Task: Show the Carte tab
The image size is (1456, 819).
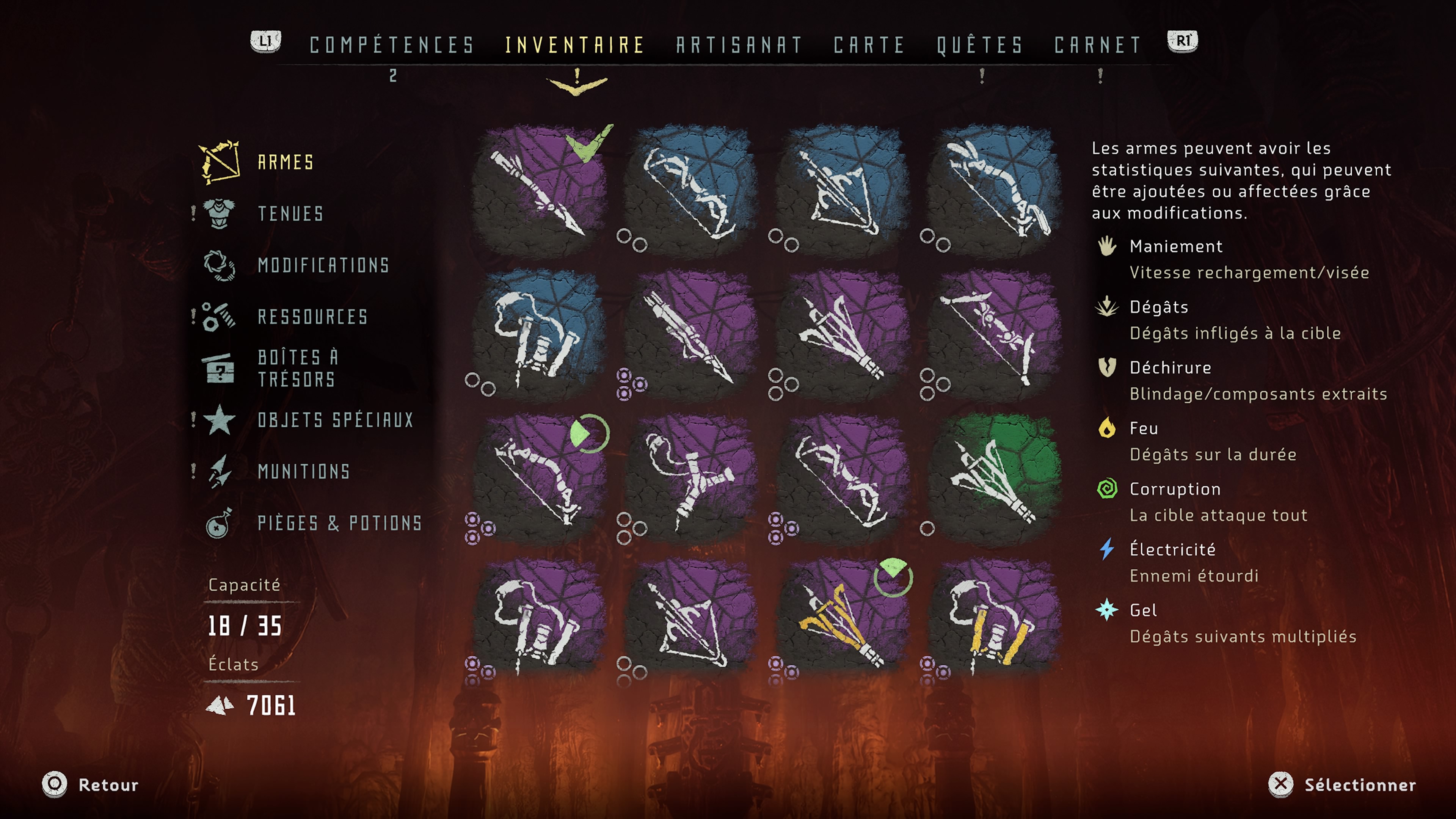Action: [x=869, y=45]
